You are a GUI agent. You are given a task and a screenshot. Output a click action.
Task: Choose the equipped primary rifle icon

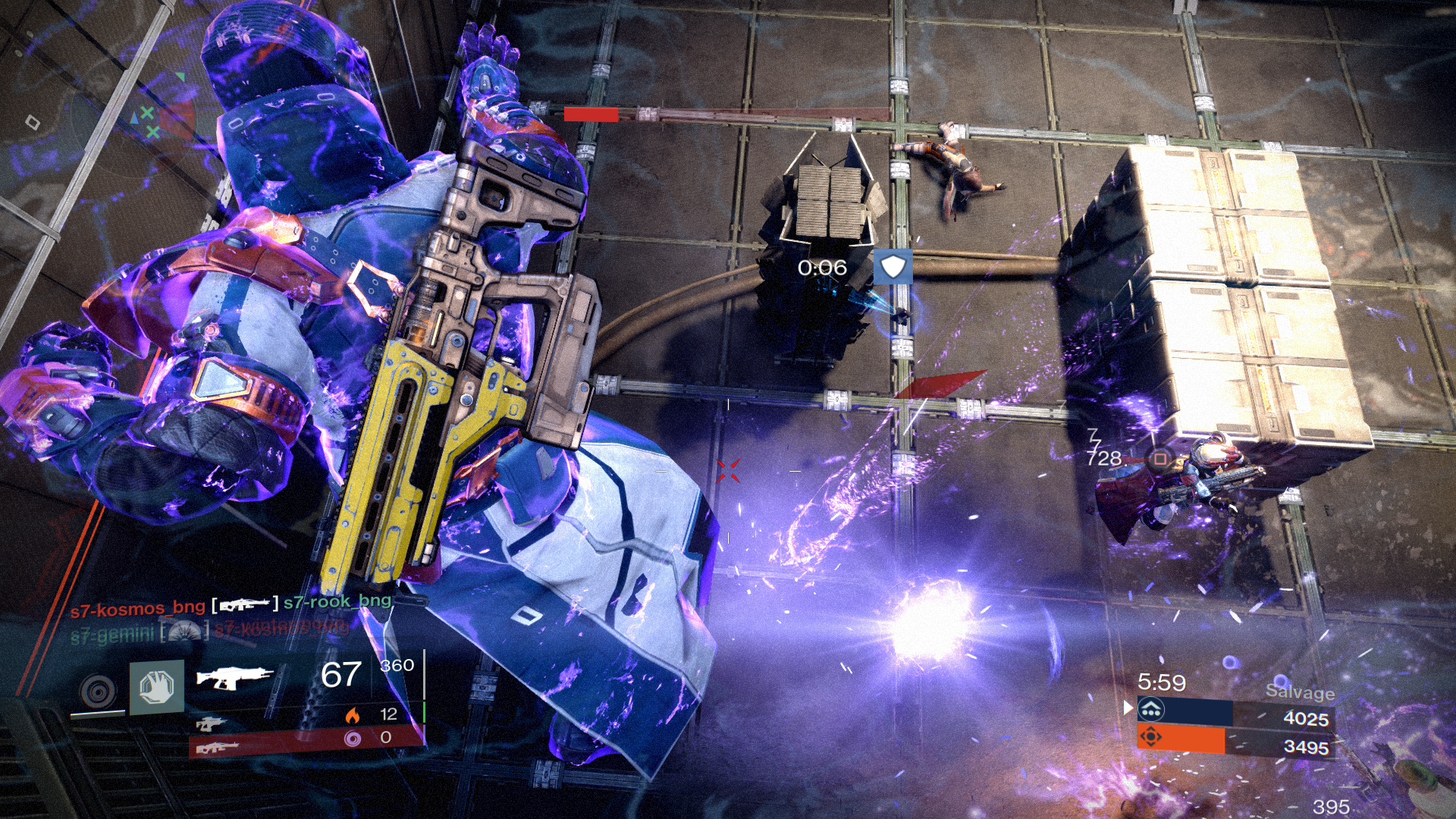pyautogui.click(x=235, y=676)
